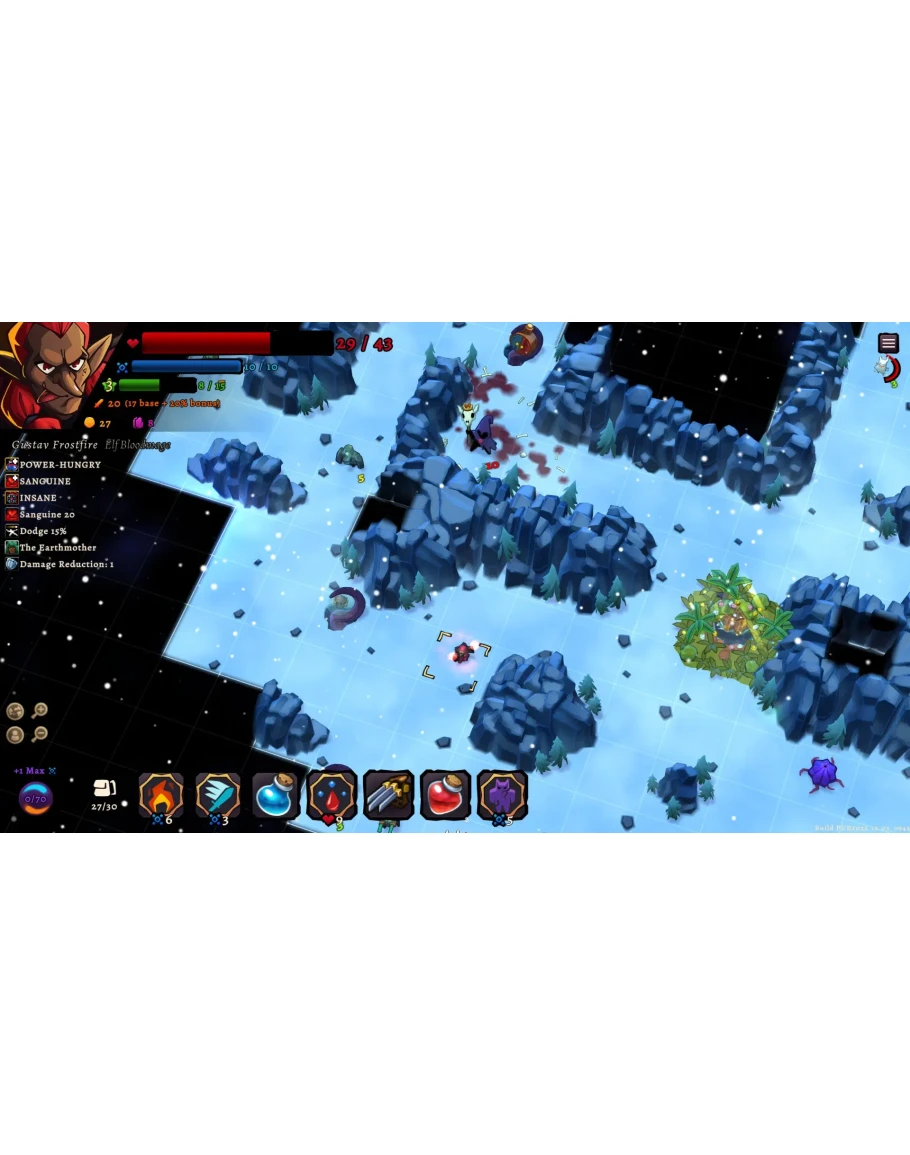This screenshot has height=1155, width=910.
Task: Activate the ice shard wing ability
Action: tap(218, 795)
